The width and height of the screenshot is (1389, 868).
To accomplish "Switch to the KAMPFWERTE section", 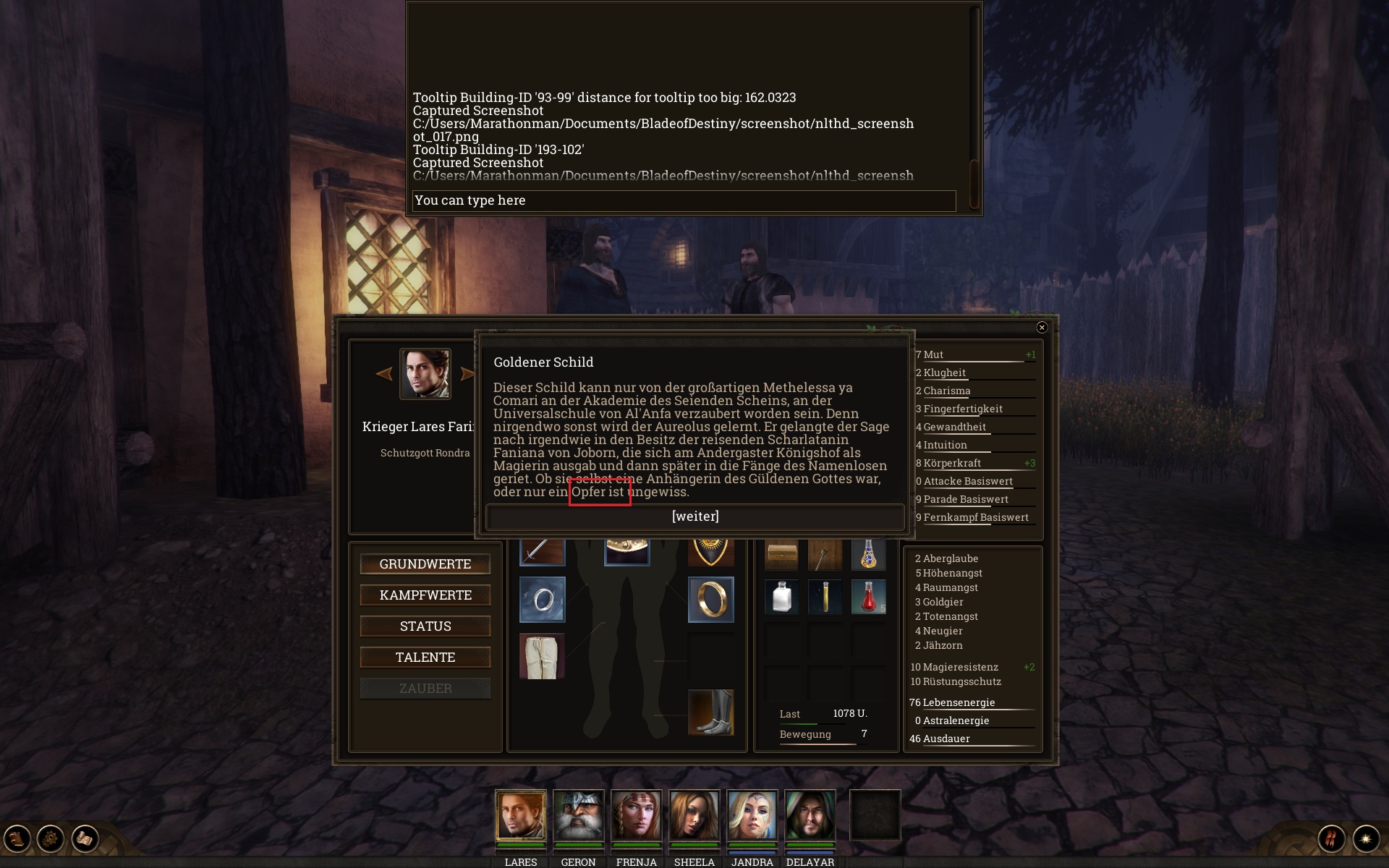I will click(425, 595).
